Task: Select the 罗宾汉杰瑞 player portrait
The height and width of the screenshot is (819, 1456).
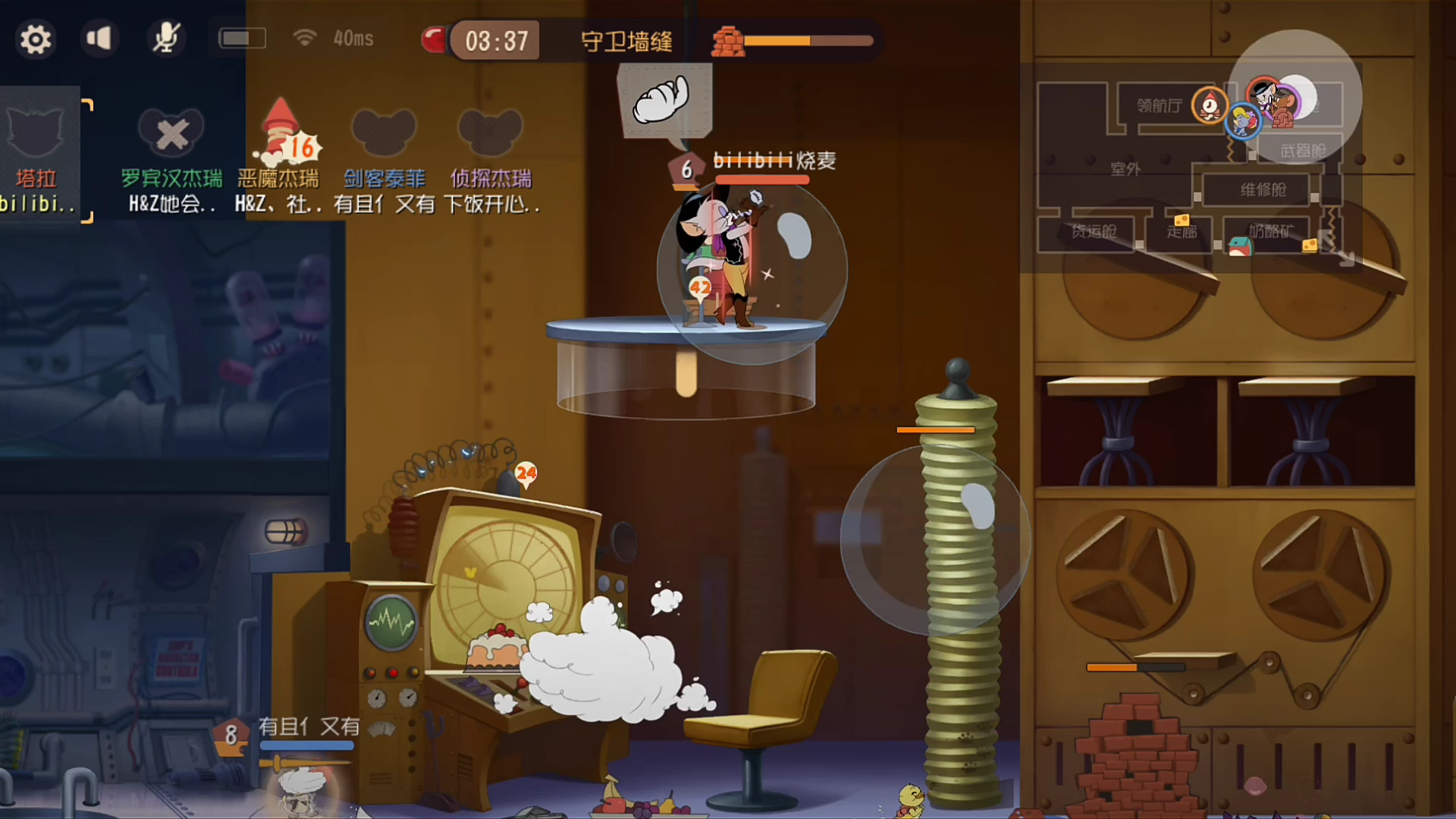Action: (x=171, y=133)
